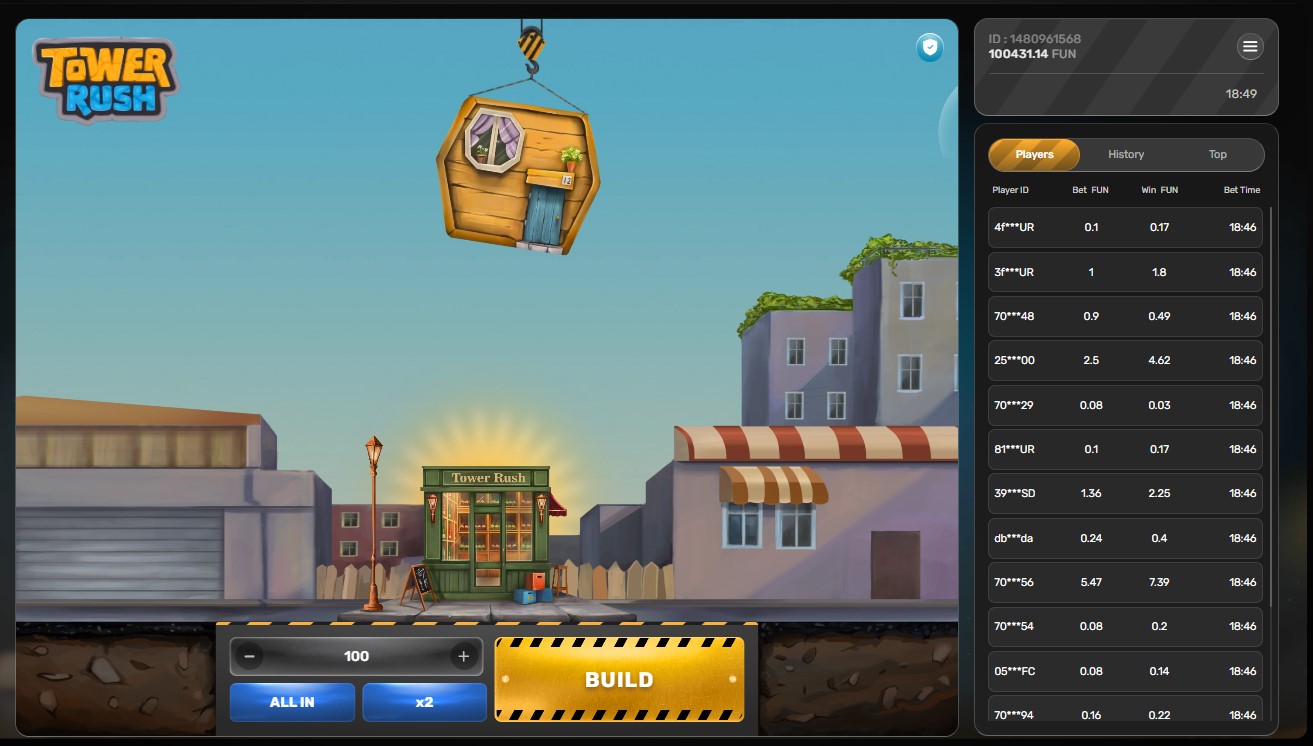Click the yellow BUILD button

[619, 680]
